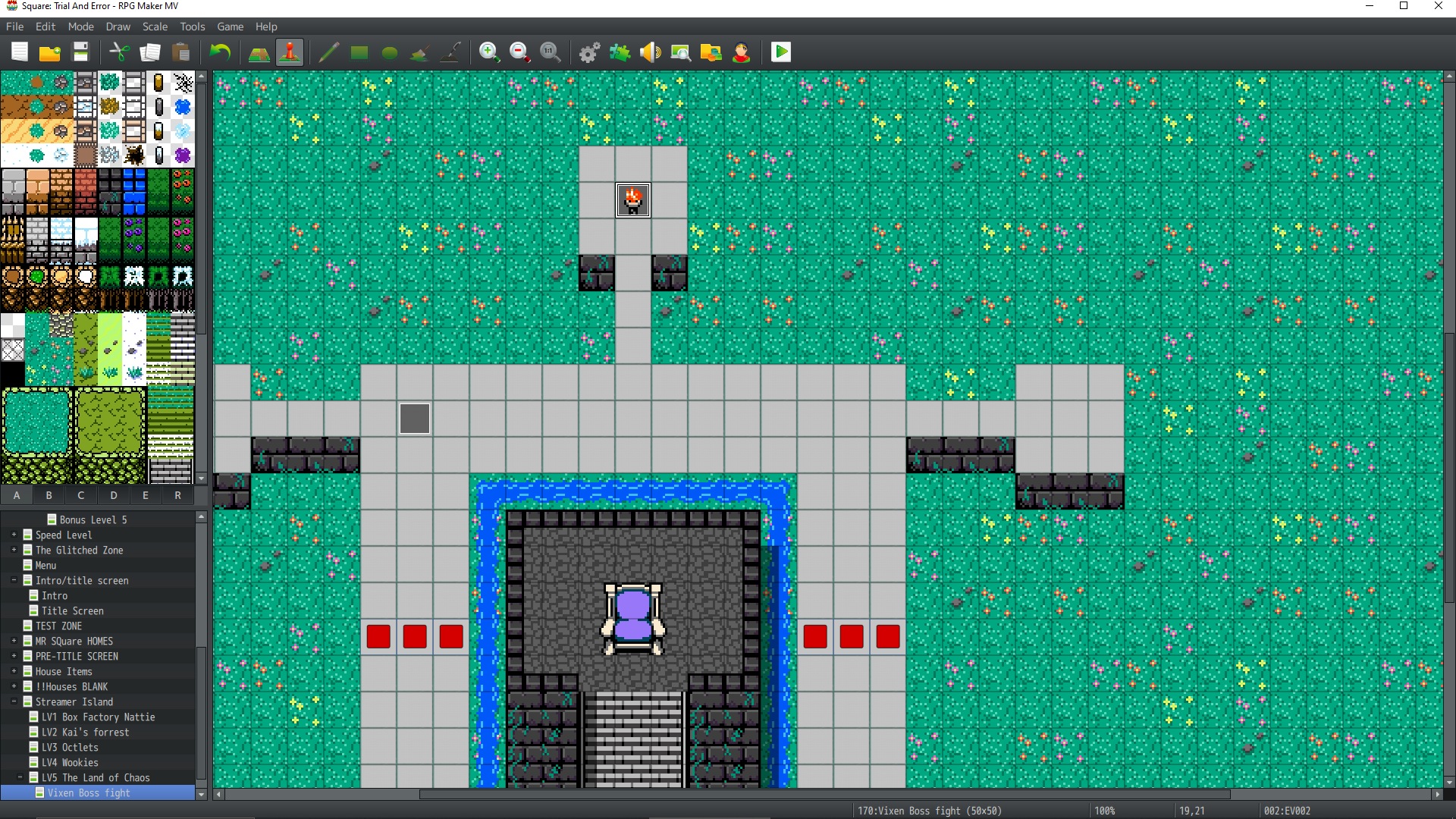The width and height of the screenshot is (1456, 819).
Task: Click the Save Project floppy disk icon
Action: pos(80,52)
